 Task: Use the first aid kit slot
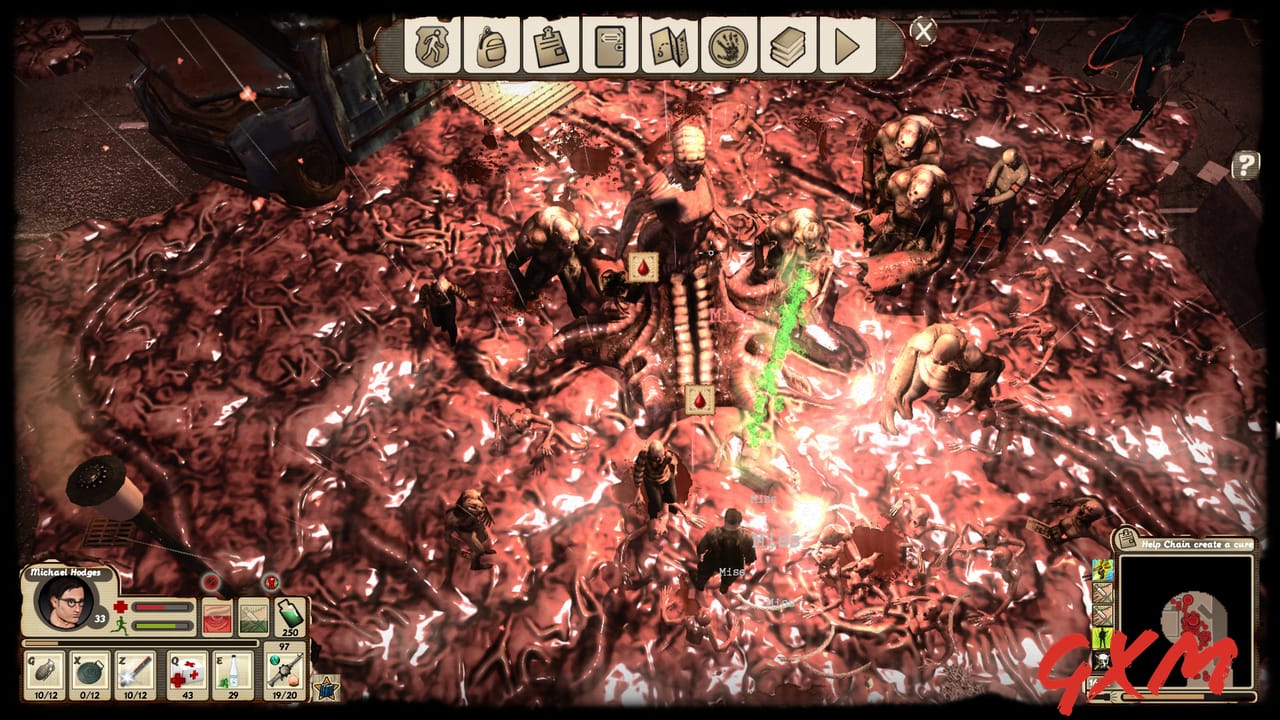tap(187, 673)
